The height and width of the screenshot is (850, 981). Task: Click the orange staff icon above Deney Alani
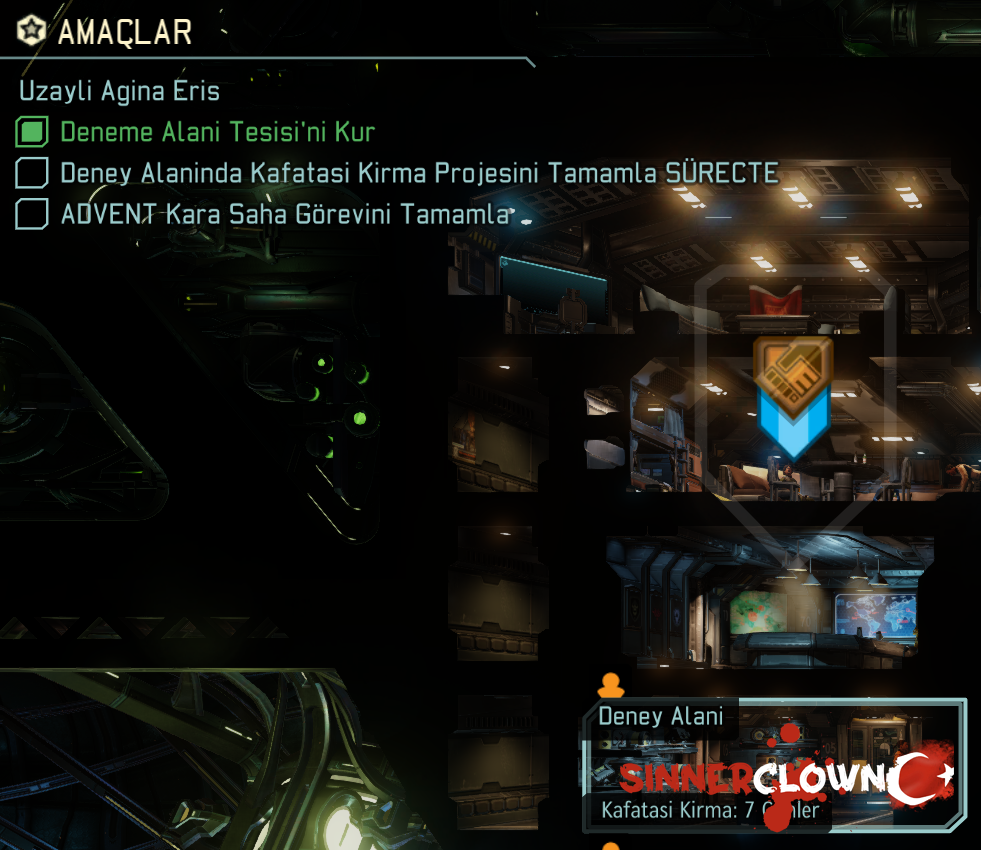610,685
